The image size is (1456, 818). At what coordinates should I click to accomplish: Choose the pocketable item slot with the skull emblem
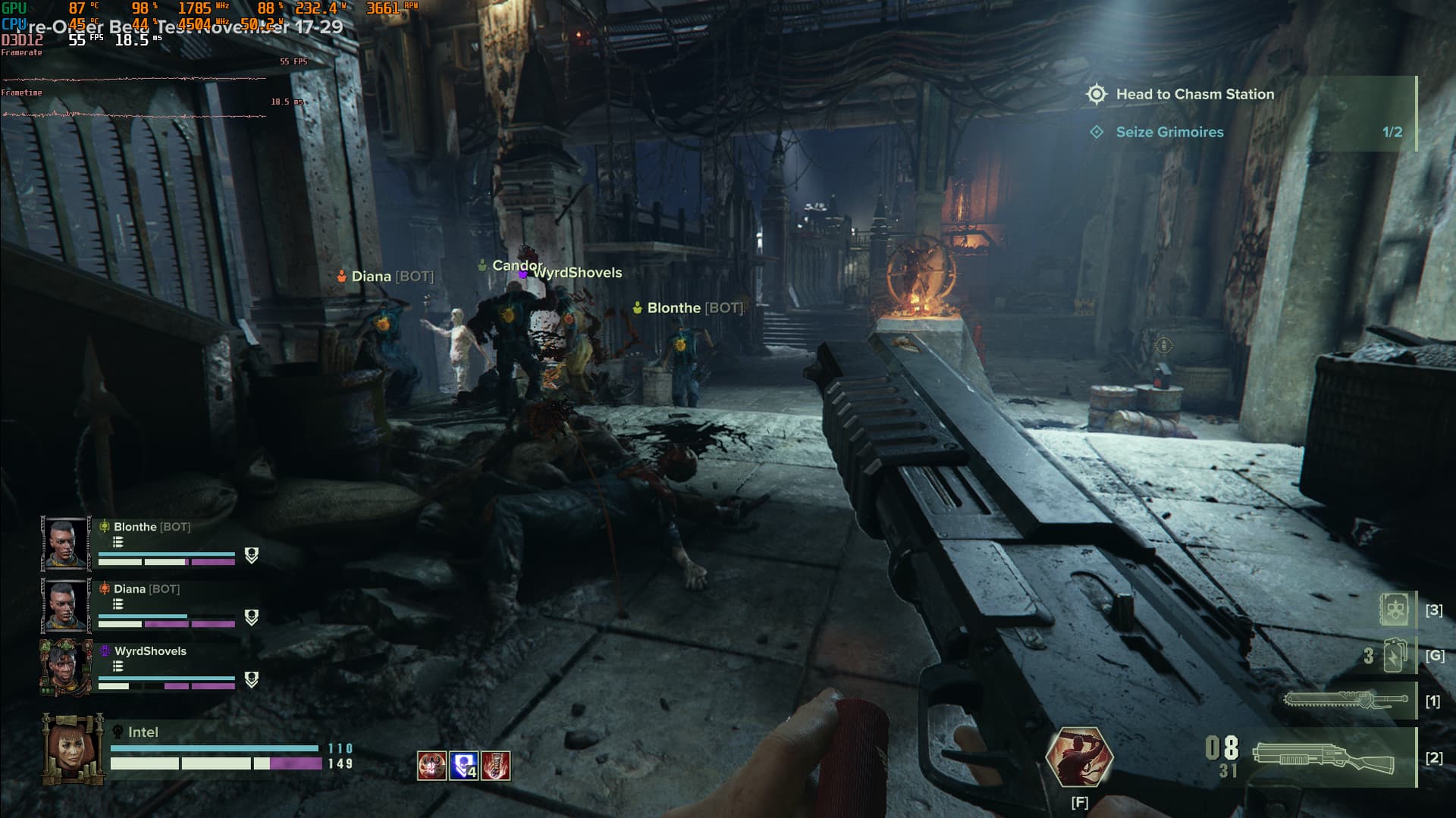tap(1395, 610)
